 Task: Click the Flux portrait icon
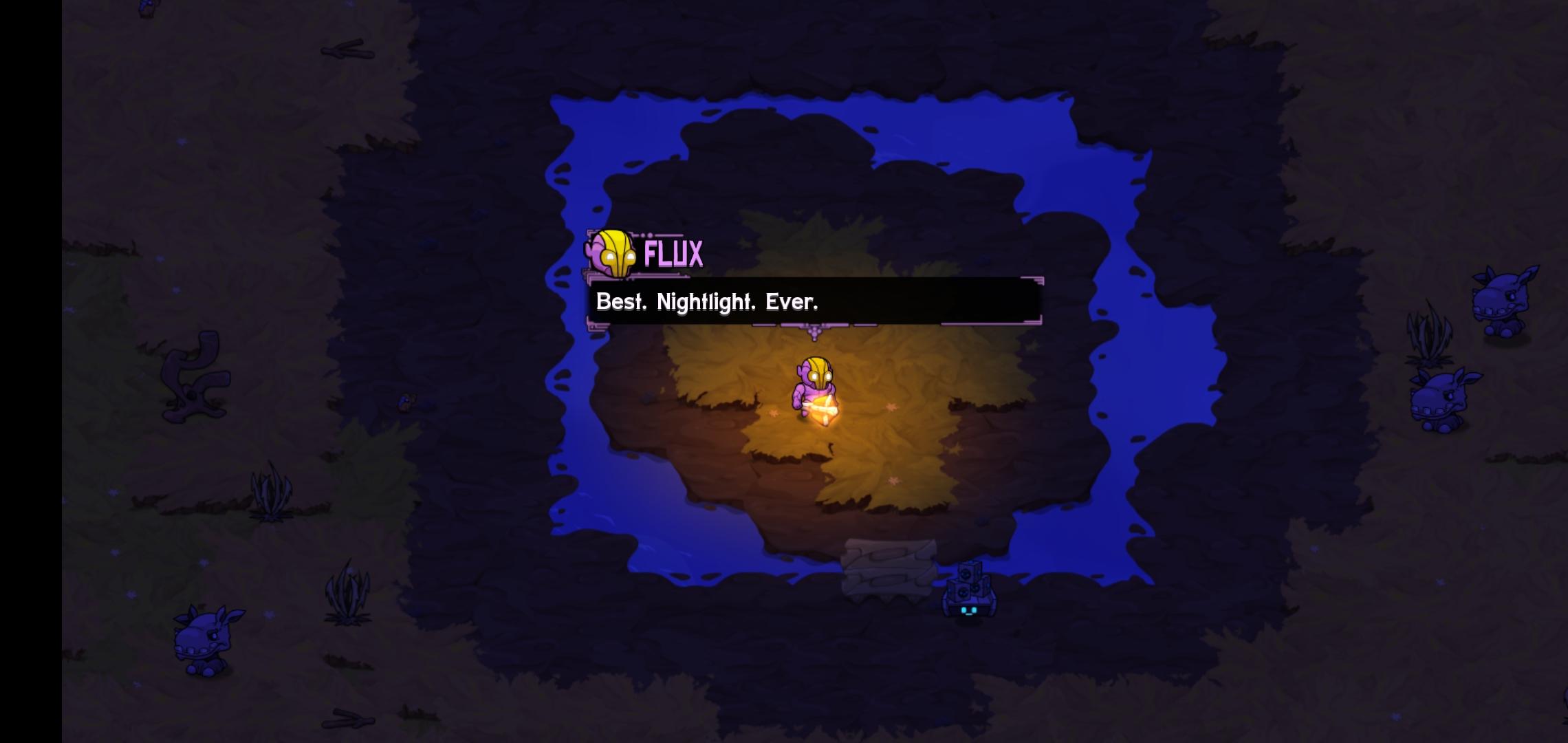coord(611,255)
